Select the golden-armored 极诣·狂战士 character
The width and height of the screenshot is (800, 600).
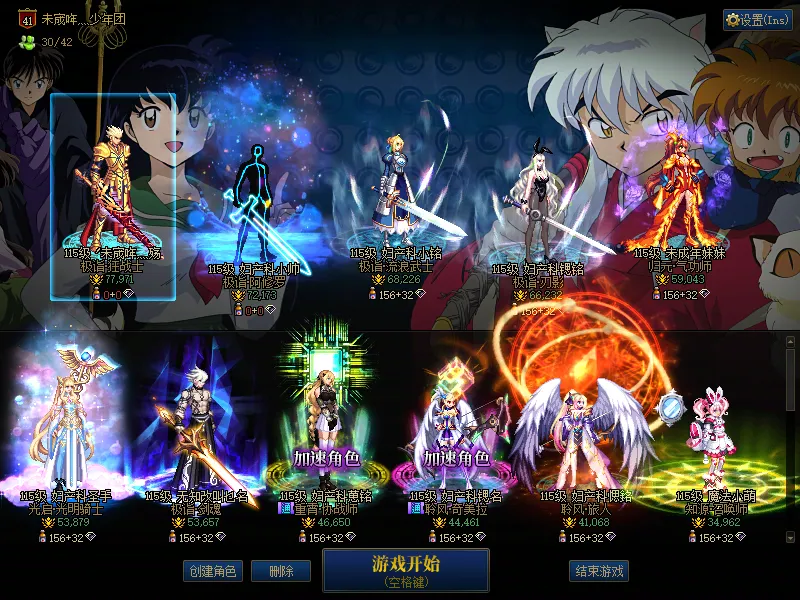point(112,190)
